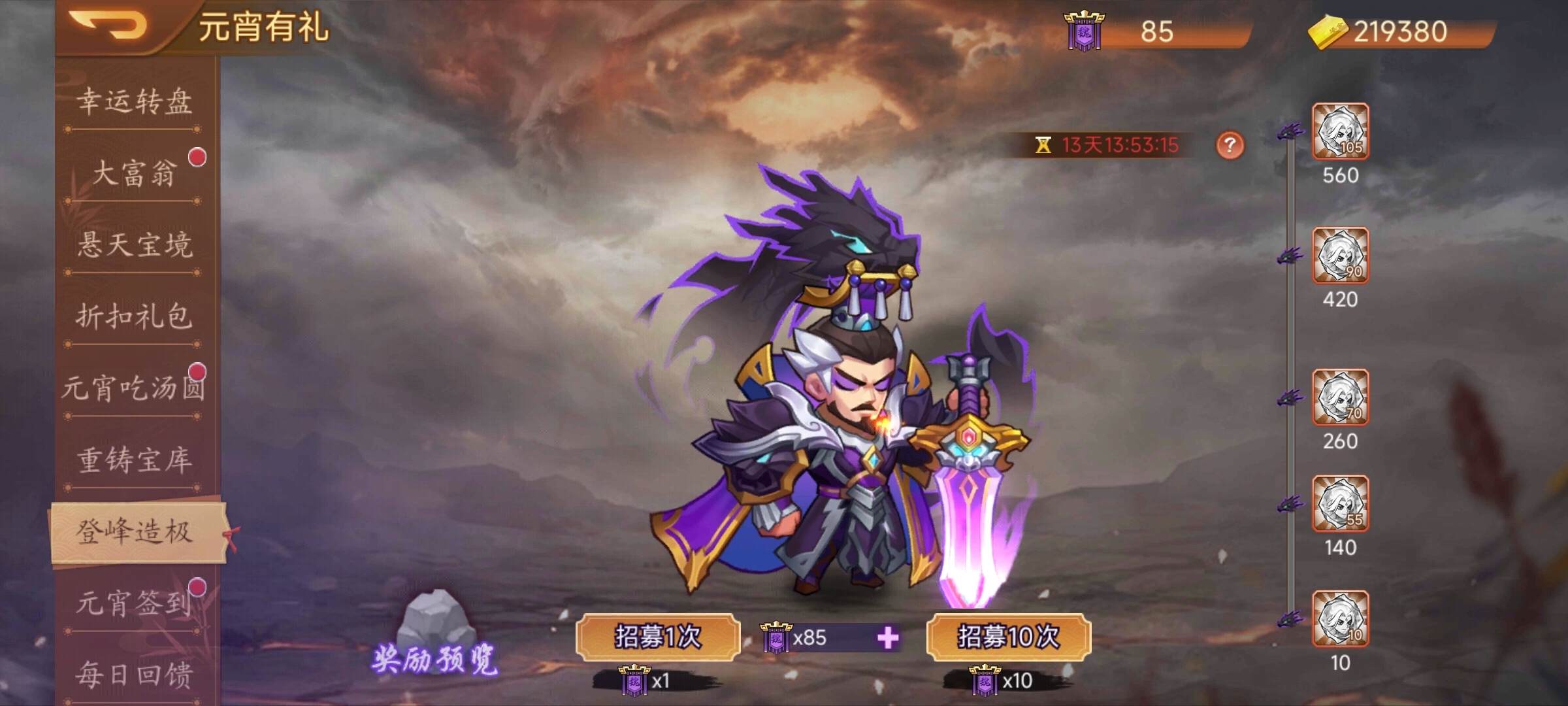View the 260 milestone reward icon
This screenshot has height=706, width=1568.
[x=1340, y=397]
